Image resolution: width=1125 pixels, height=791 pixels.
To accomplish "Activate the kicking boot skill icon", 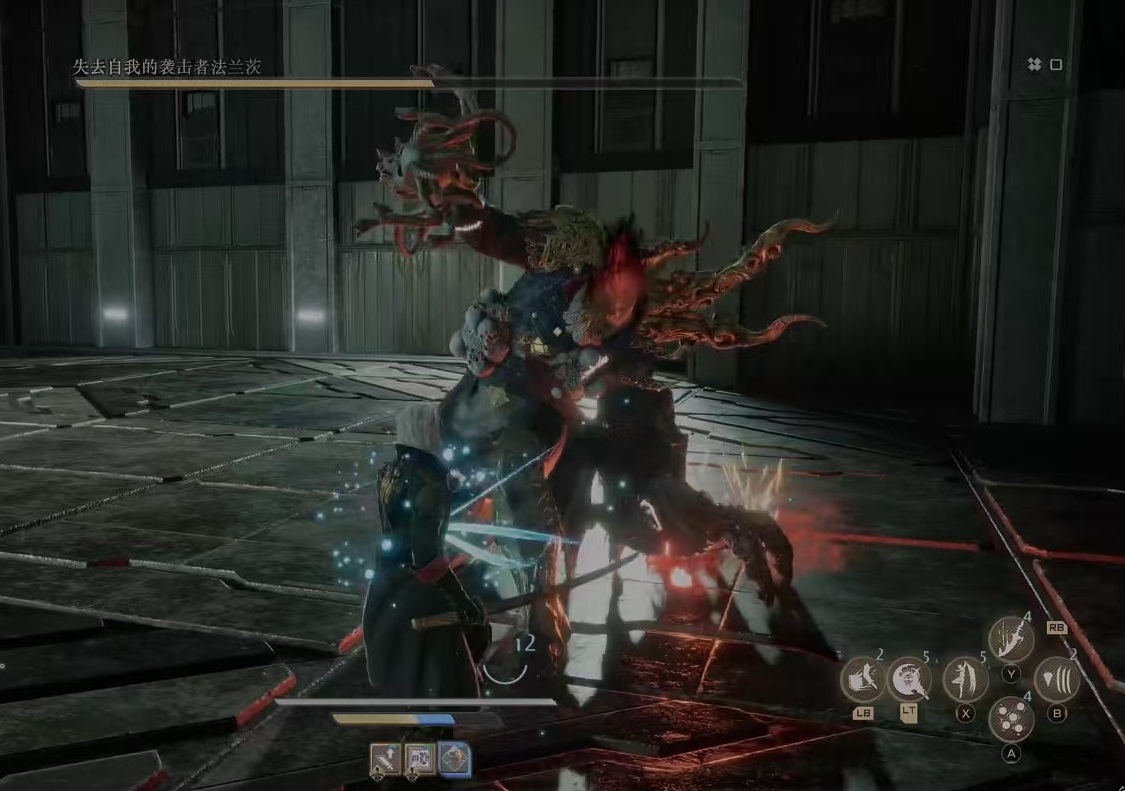I will pos(861,681).
